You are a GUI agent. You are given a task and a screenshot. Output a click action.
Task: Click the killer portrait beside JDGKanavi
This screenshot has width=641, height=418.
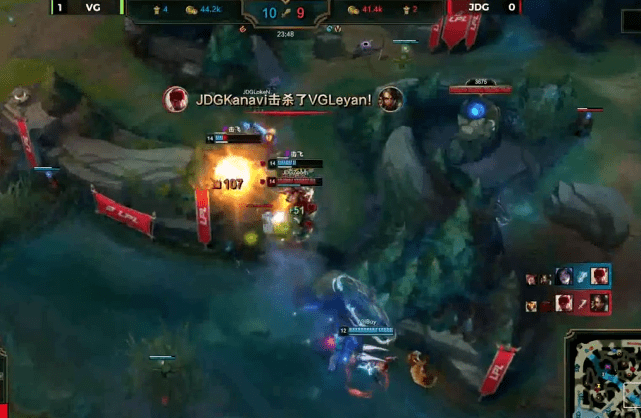(x=177, y=99)
